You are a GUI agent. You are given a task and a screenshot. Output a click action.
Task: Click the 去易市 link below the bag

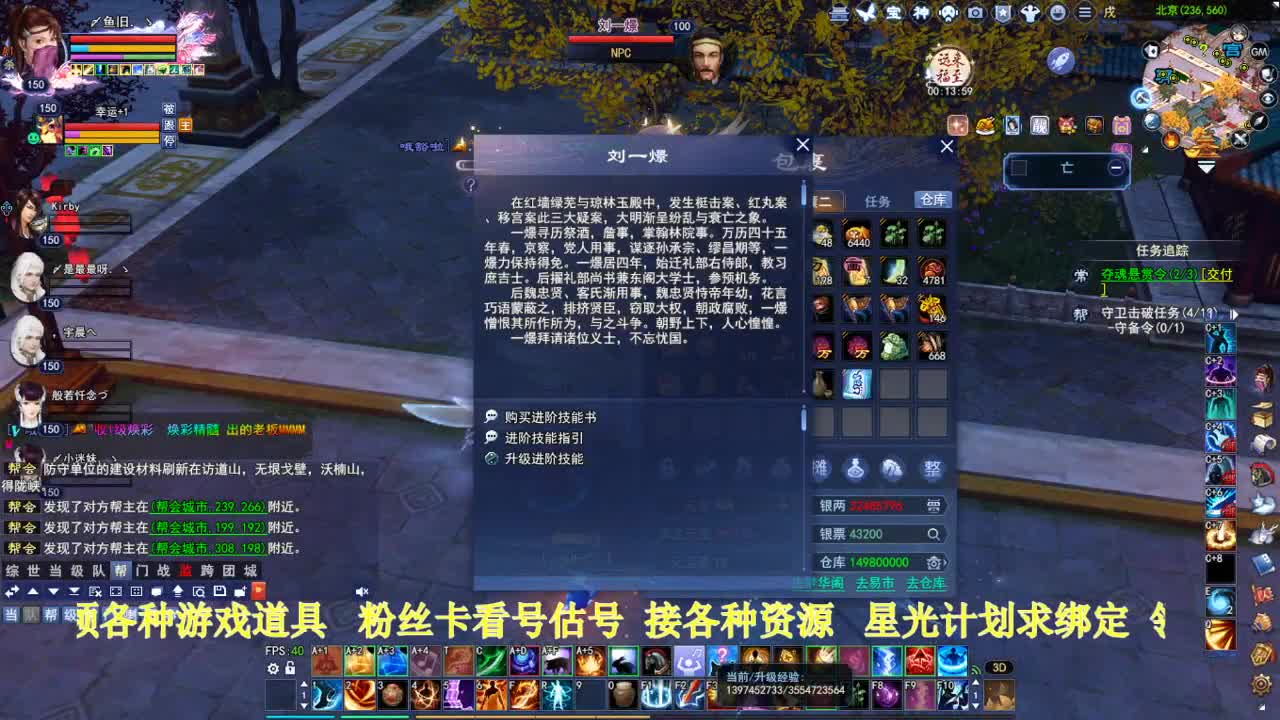(875, 582)
